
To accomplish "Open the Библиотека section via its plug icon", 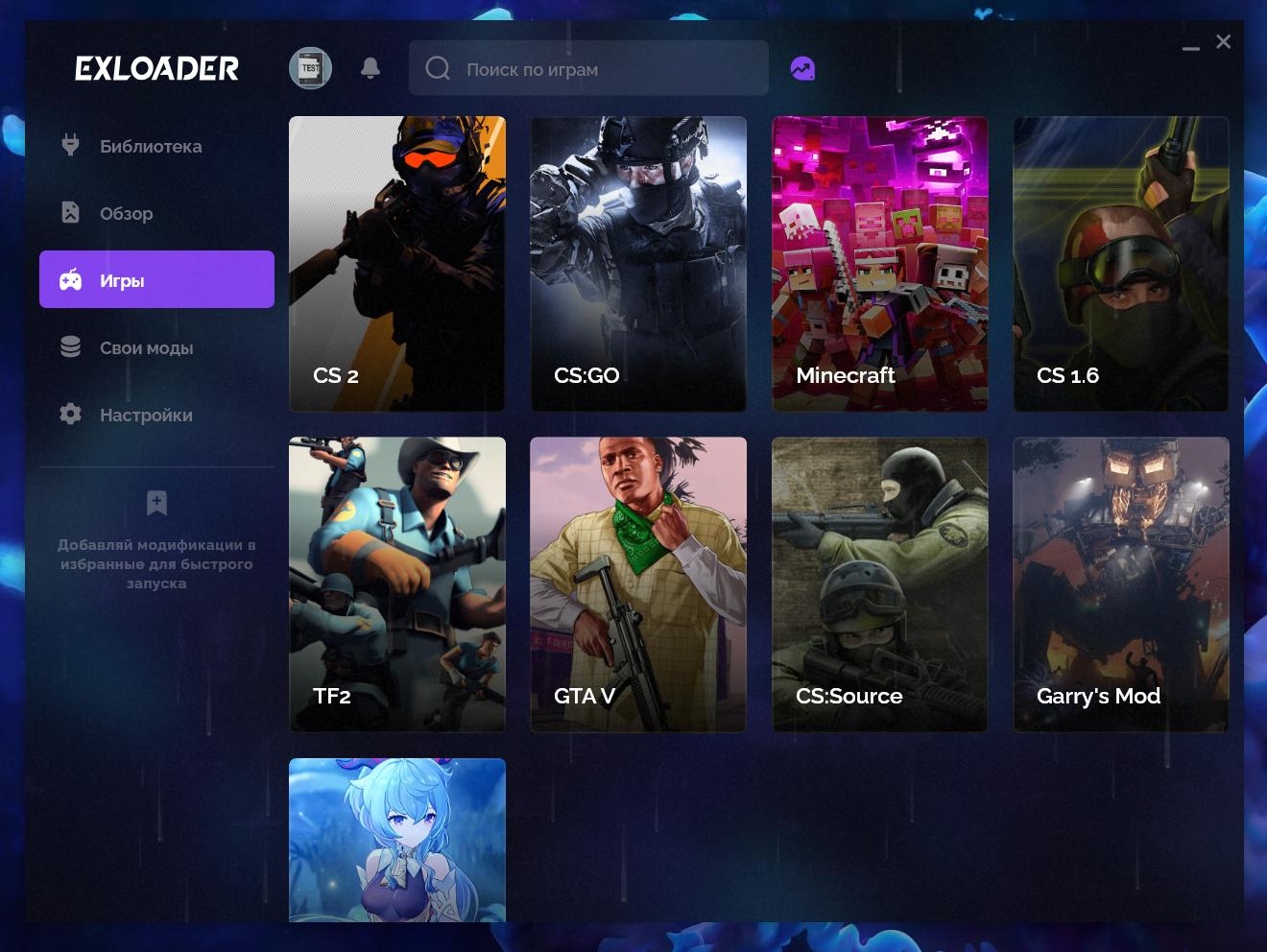I will coord(70,144).
